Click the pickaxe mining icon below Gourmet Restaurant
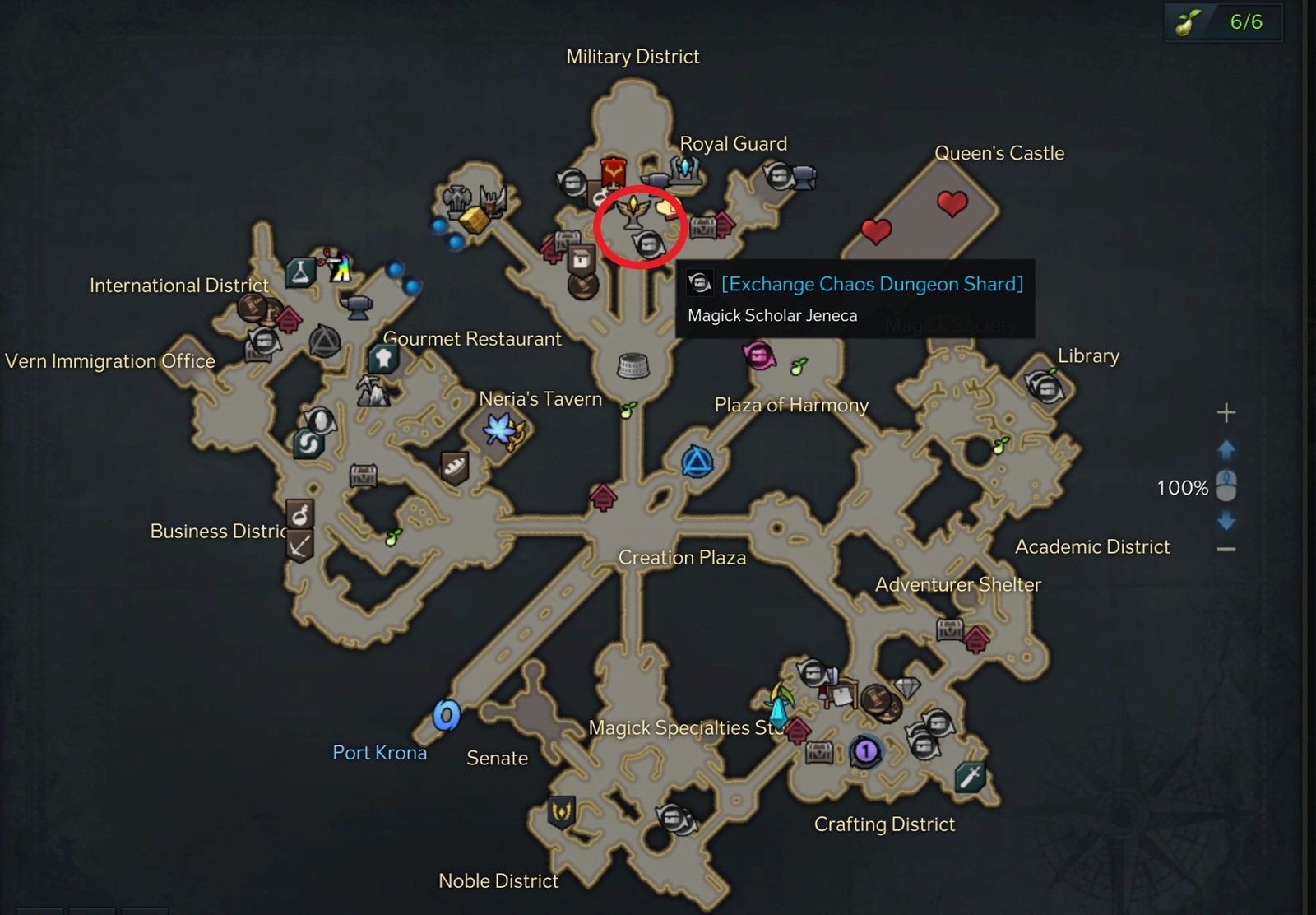This screenshot has width=1316, height=915. tap(372, 390)
